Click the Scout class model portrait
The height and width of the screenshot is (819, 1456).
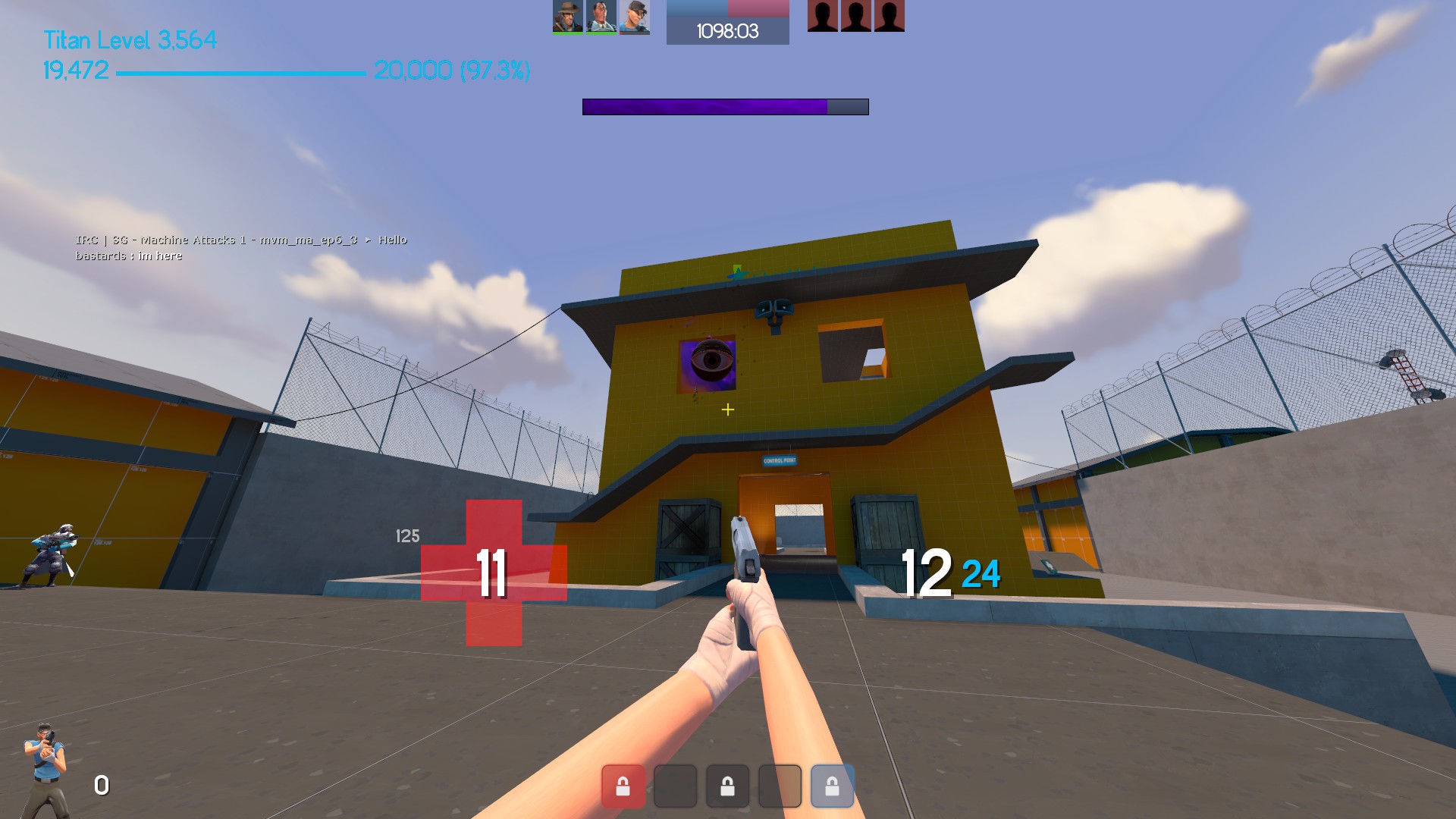[x=45, y=768]
